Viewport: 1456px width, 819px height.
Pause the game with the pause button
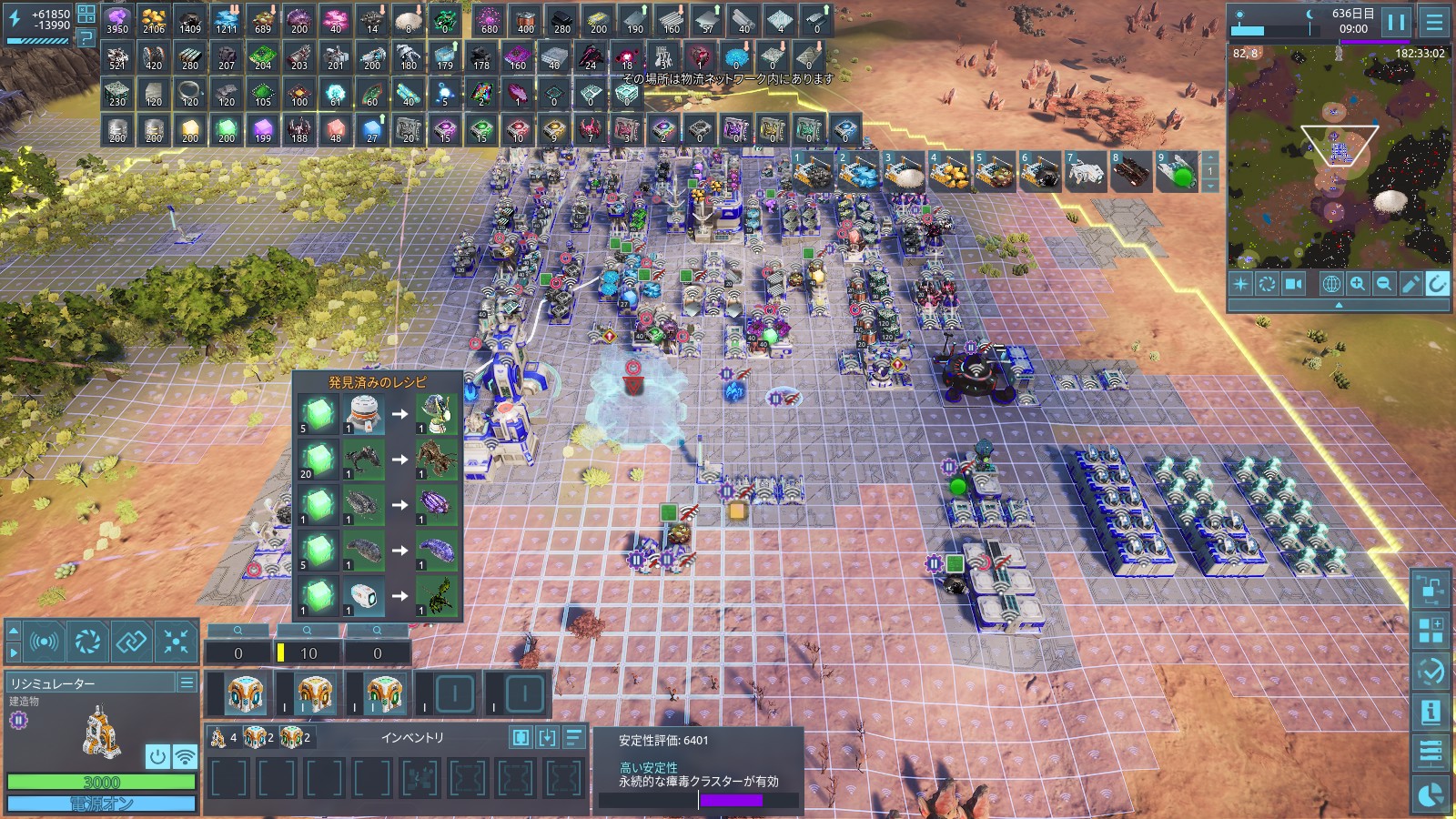click(x=1396, y=22)
